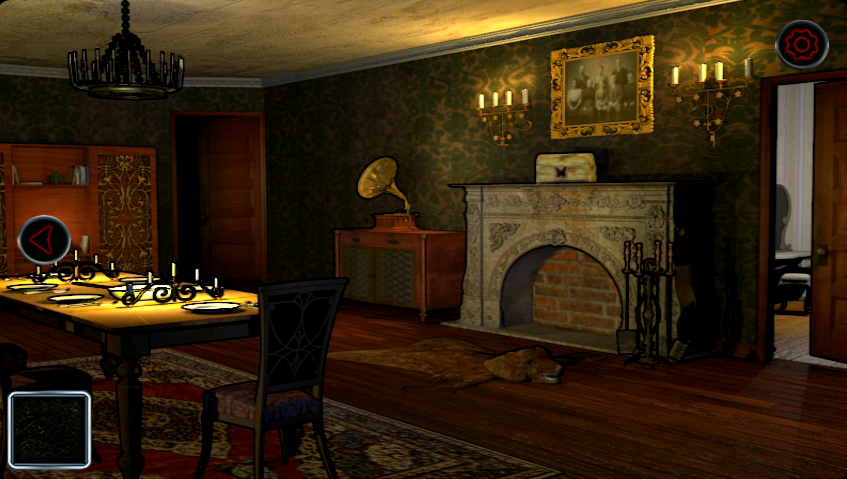Select the inventory slot box

pyautogui.click(x=50, y=430)
